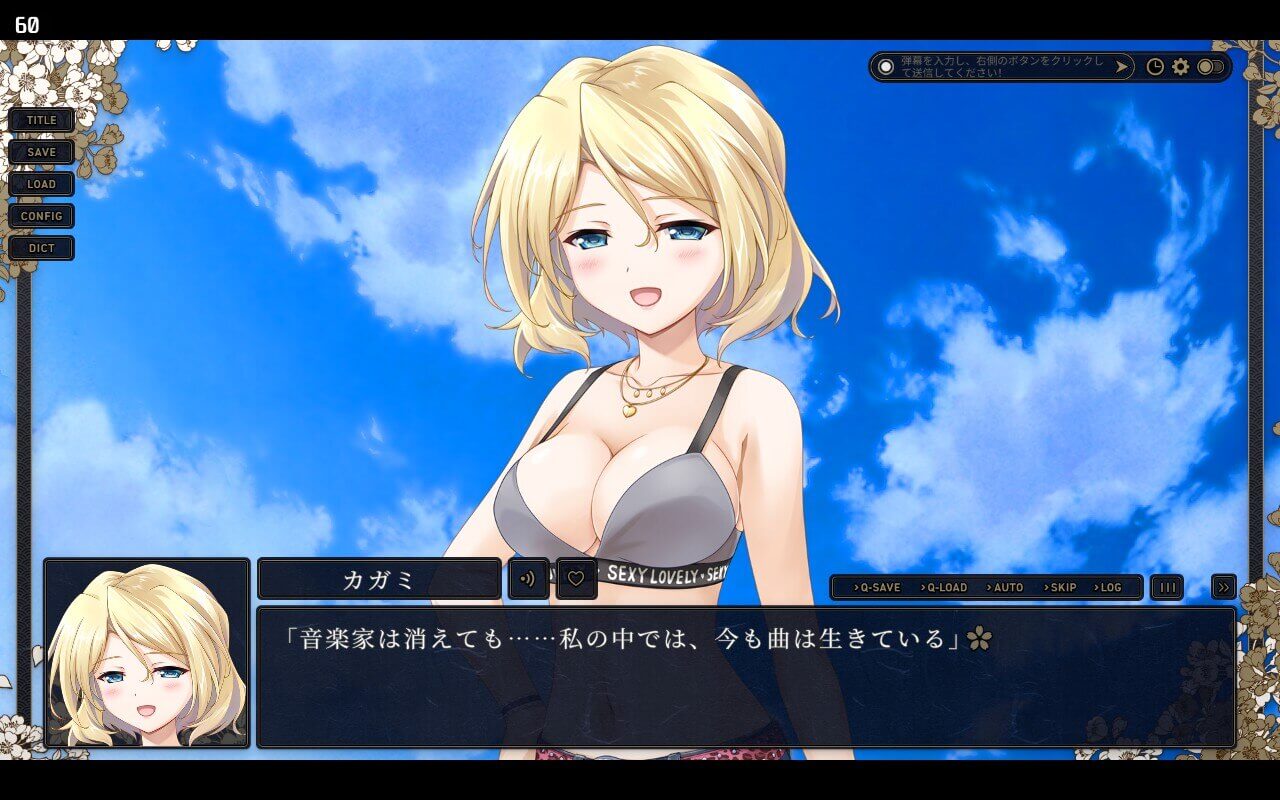Return to TITLE screen
This screenshot has width=1280, height=800.
click(41, 119)
